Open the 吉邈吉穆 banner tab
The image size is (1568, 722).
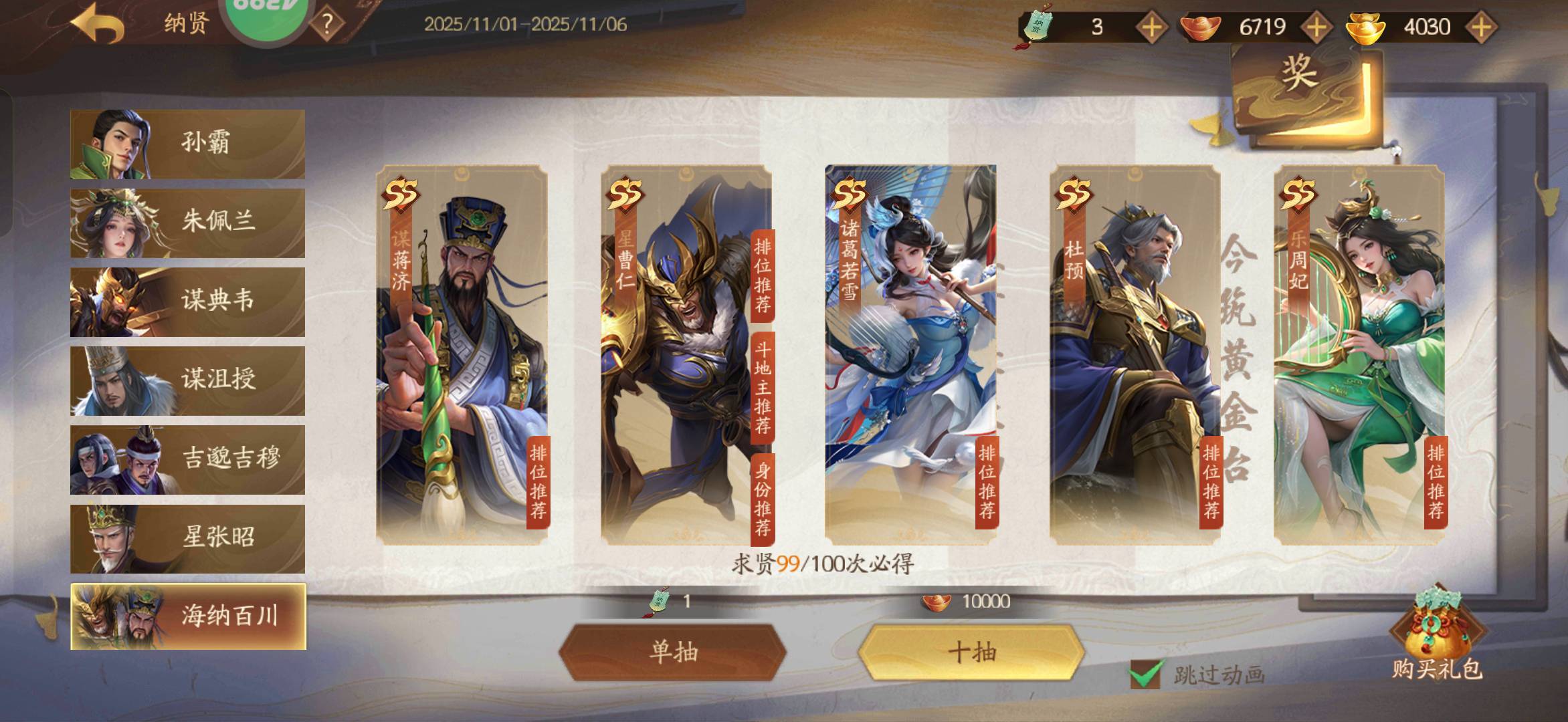coord(187,459)
